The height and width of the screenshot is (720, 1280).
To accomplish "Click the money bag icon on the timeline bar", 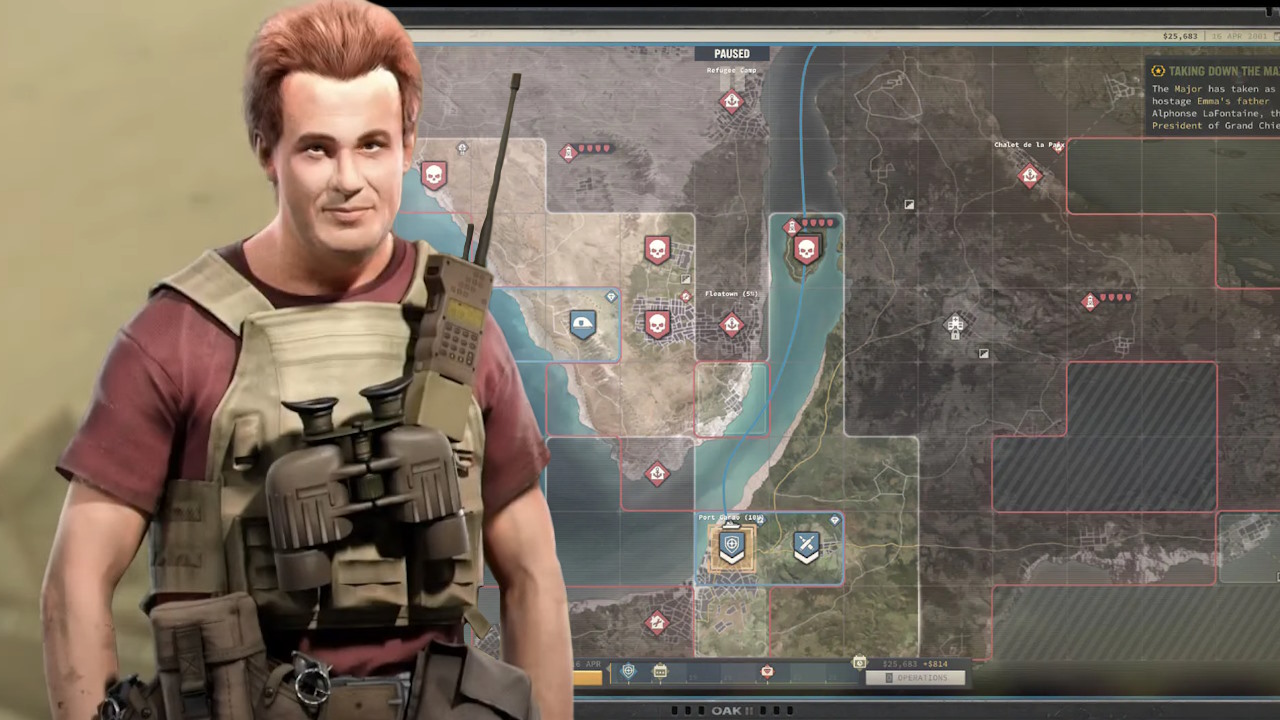I will coord(858,662).
